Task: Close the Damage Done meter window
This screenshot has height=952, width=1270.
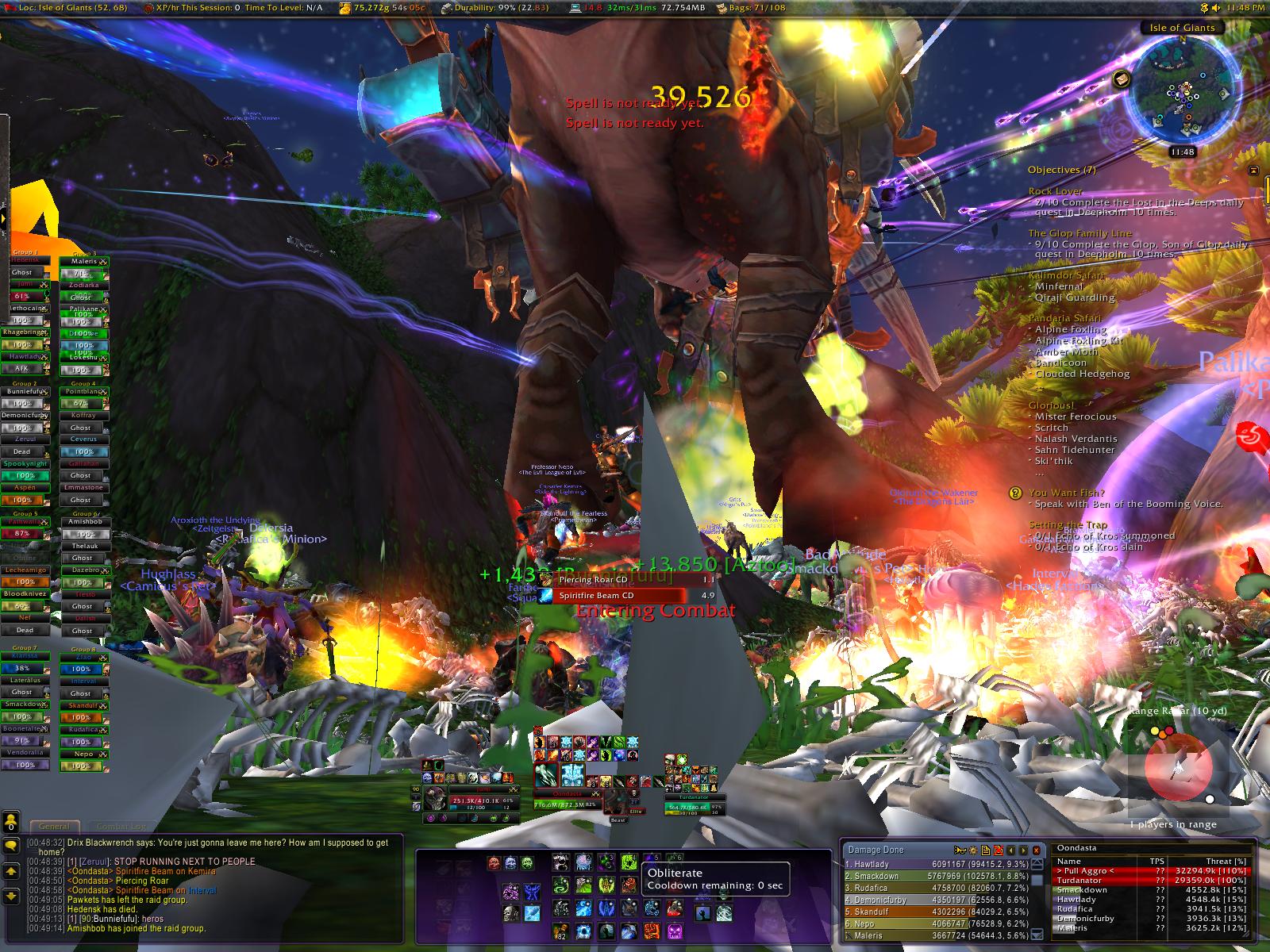Action: click(1036, 850)
